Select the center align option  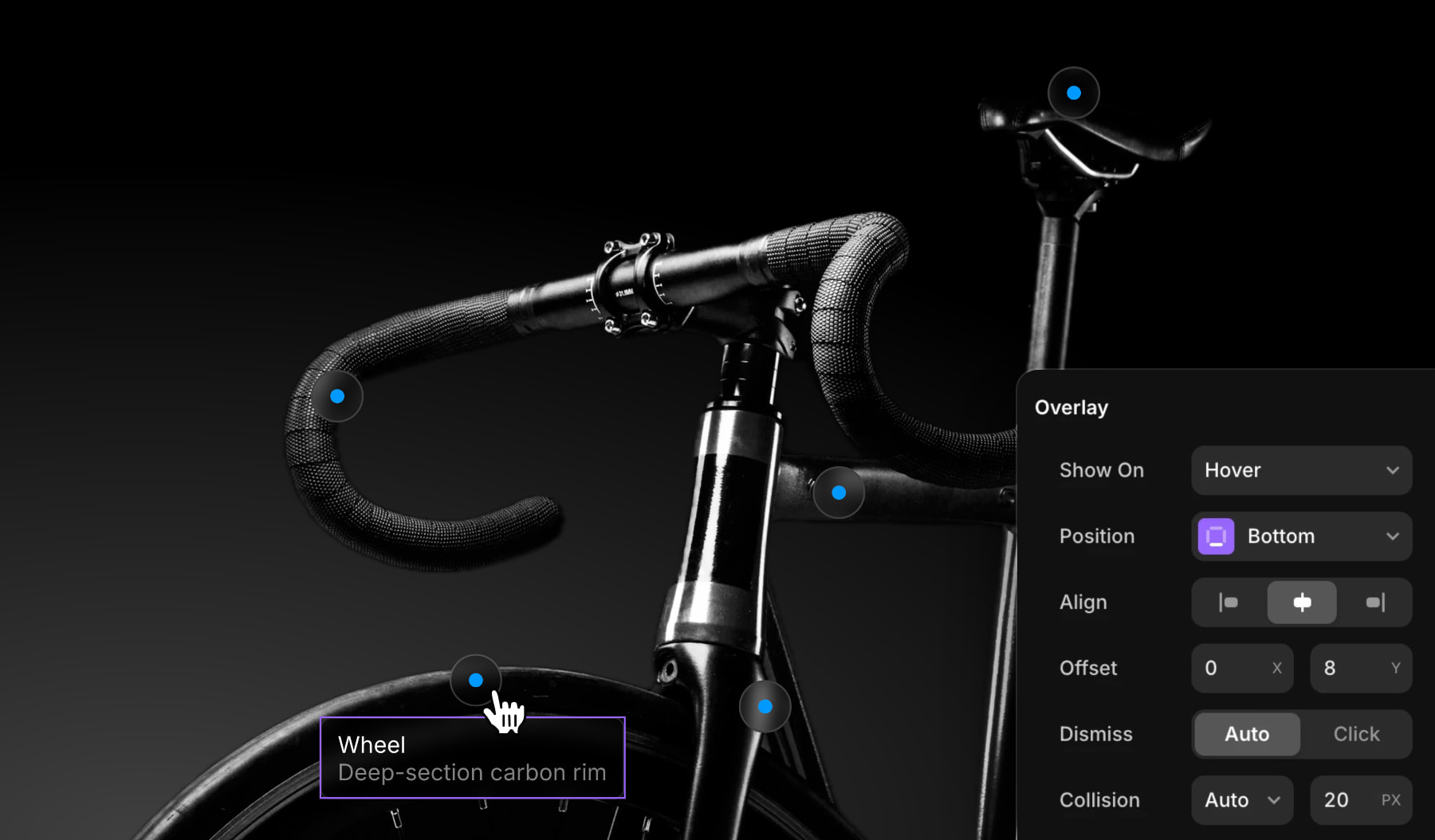[1302, 603]
